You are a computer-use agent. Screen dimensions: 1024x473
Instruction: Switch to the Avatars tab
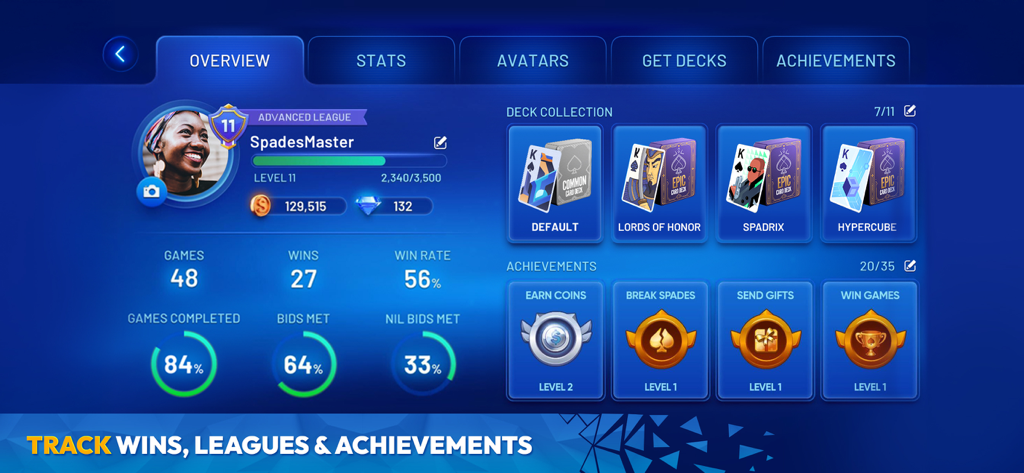pos(533,60)
